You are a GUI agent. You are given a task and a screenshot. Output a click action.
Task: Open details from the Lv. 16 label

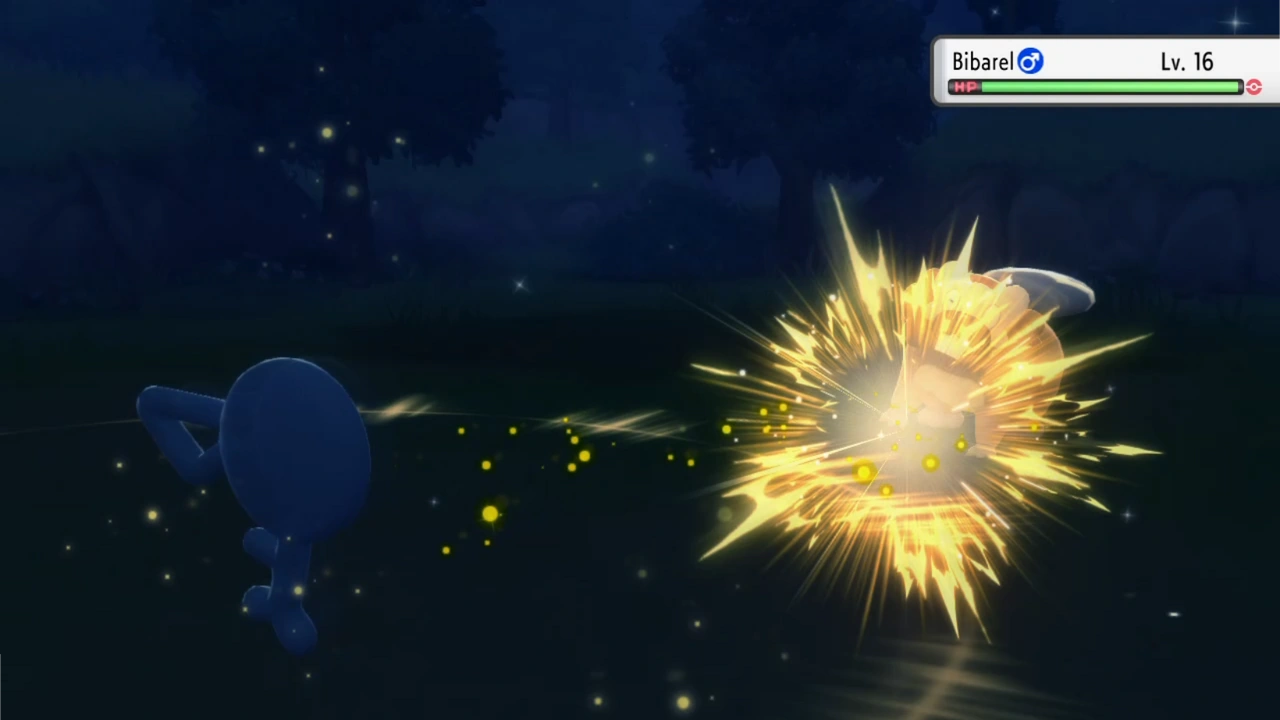[1187, 61]
